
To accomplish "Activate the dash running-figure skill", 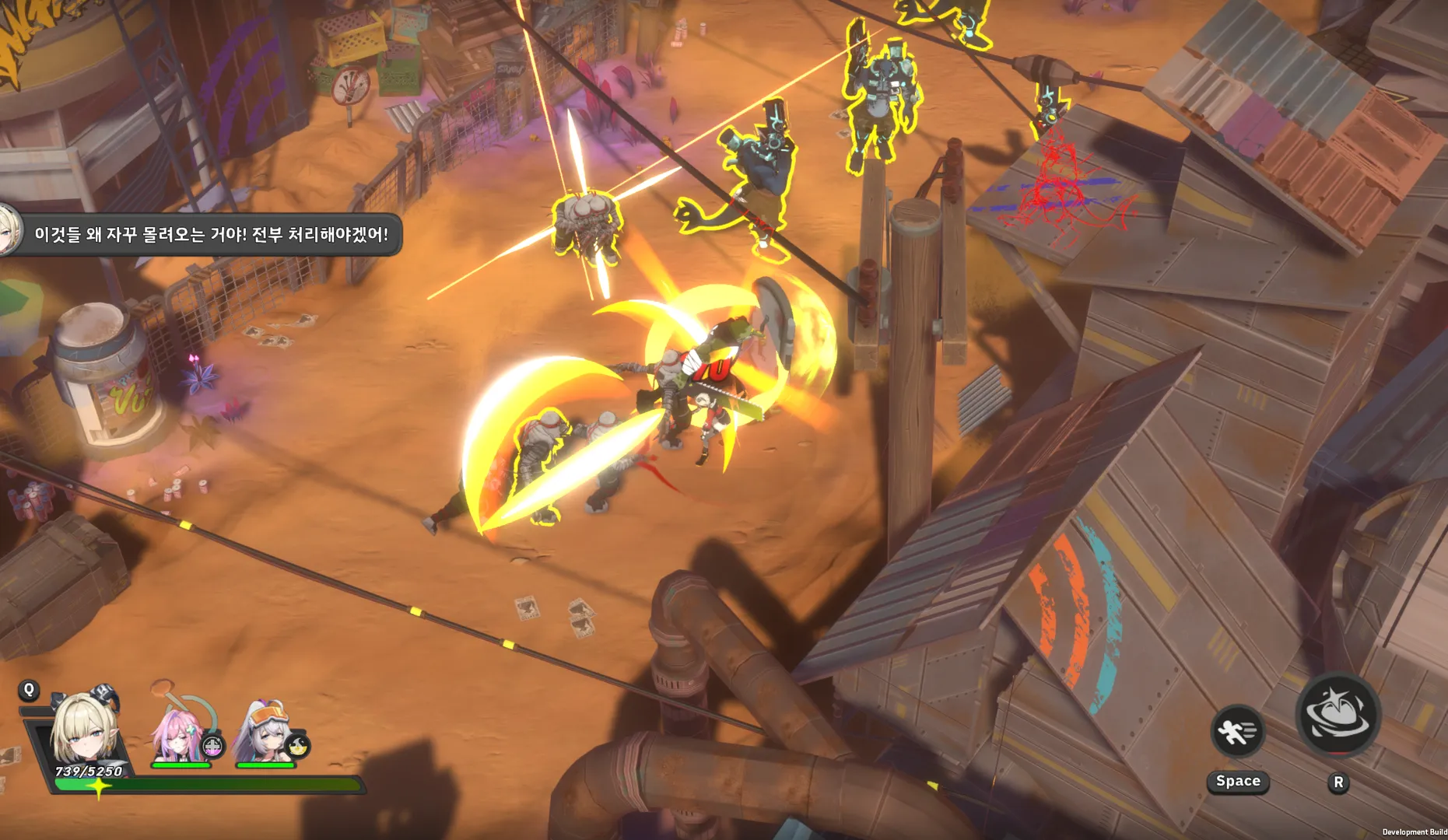I will [1236, 732].
